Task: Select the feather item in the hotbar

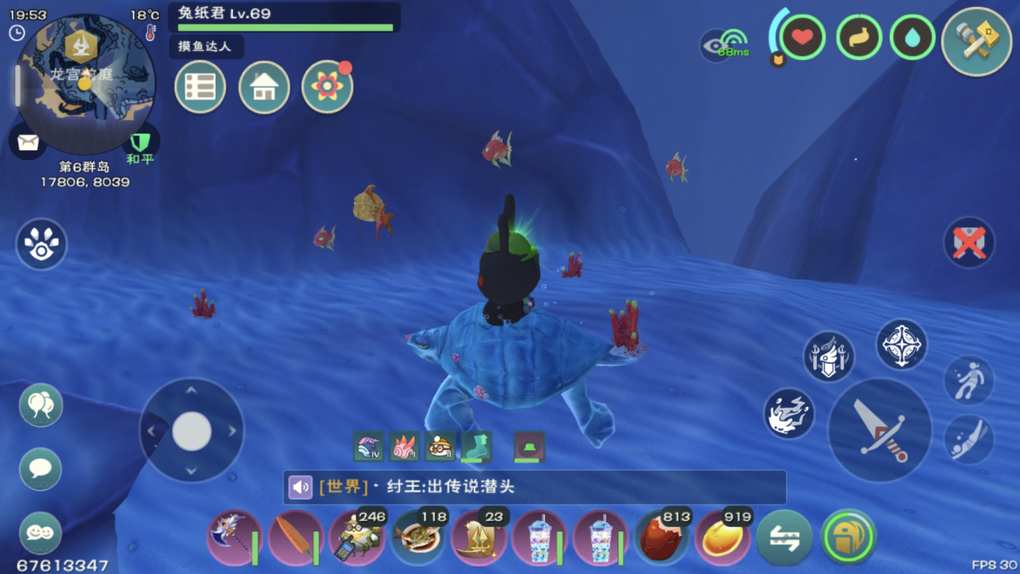Action: tap(294, 538)
